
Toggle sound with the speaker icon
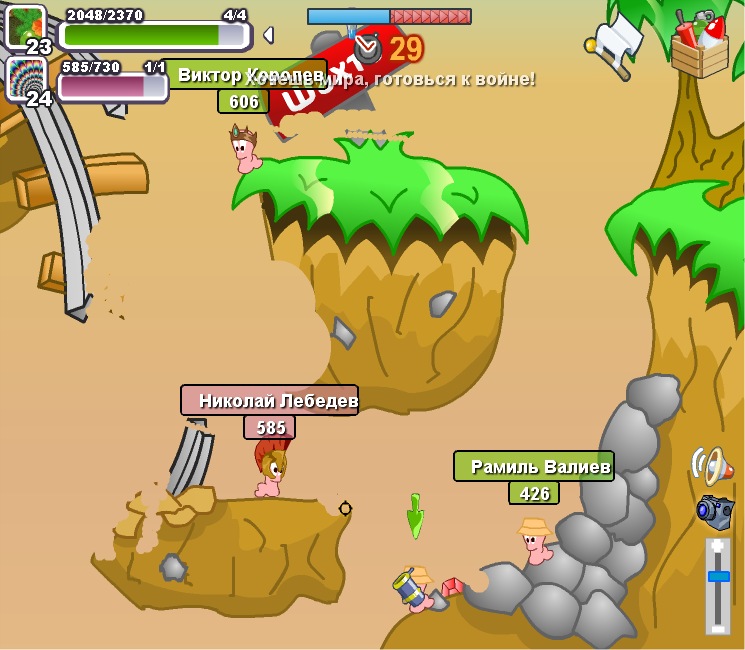click(x=711, y=466)
